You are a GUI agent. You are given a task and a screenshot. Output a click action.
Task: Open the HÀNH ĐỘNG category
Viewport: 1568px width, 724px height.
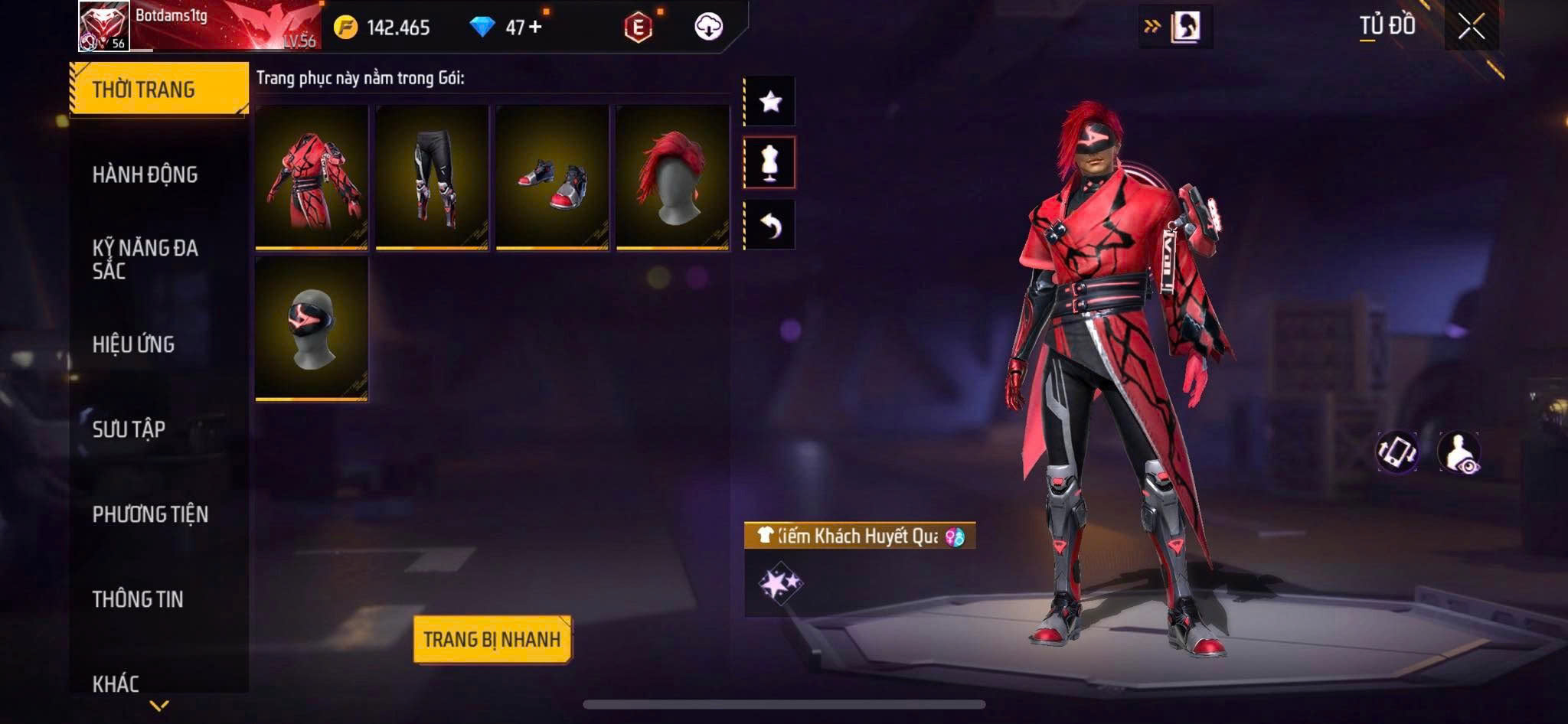[x=145, y=174]
